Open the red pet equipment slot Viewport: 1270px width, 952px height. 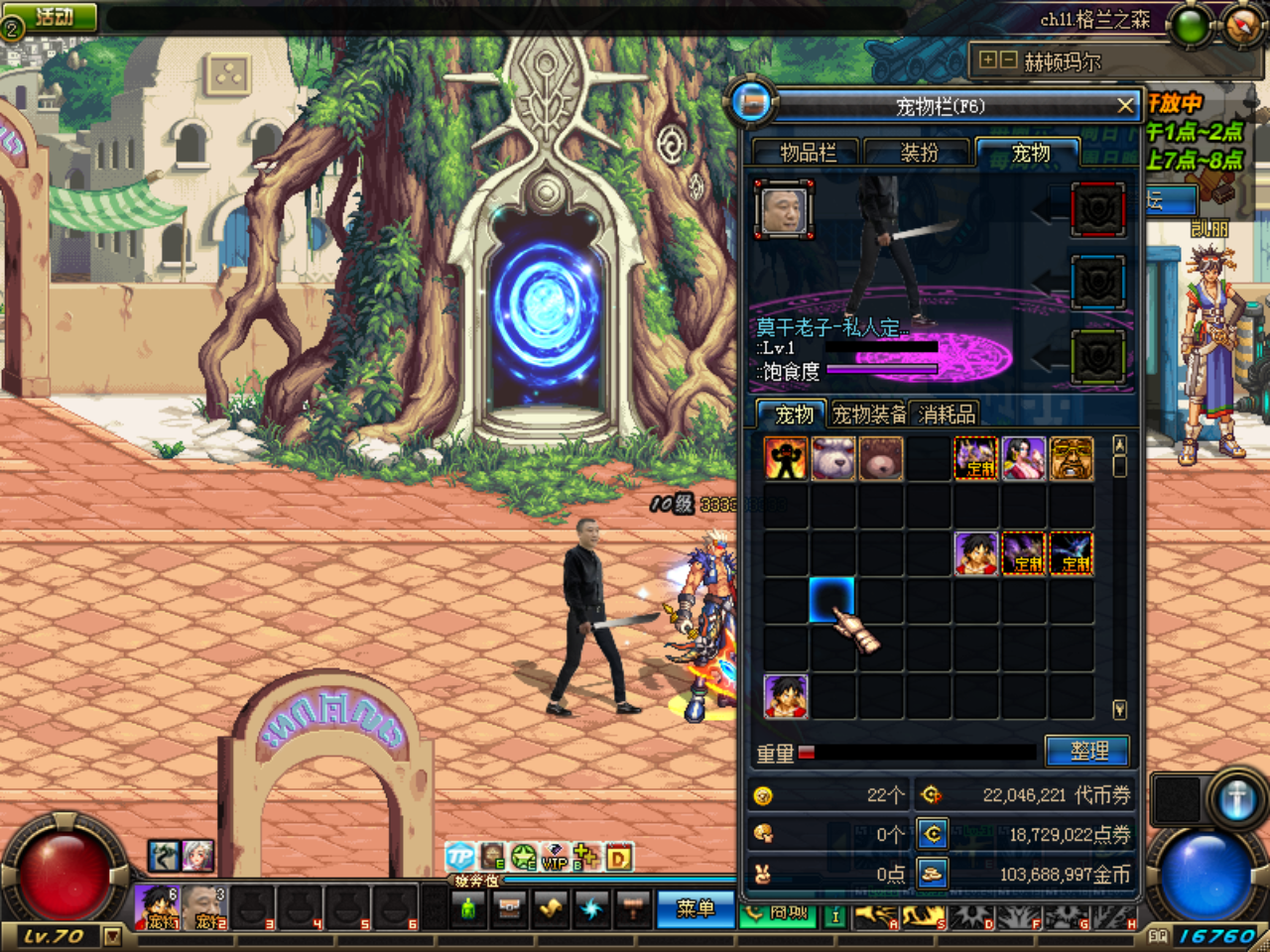[x=1097, y=209]
